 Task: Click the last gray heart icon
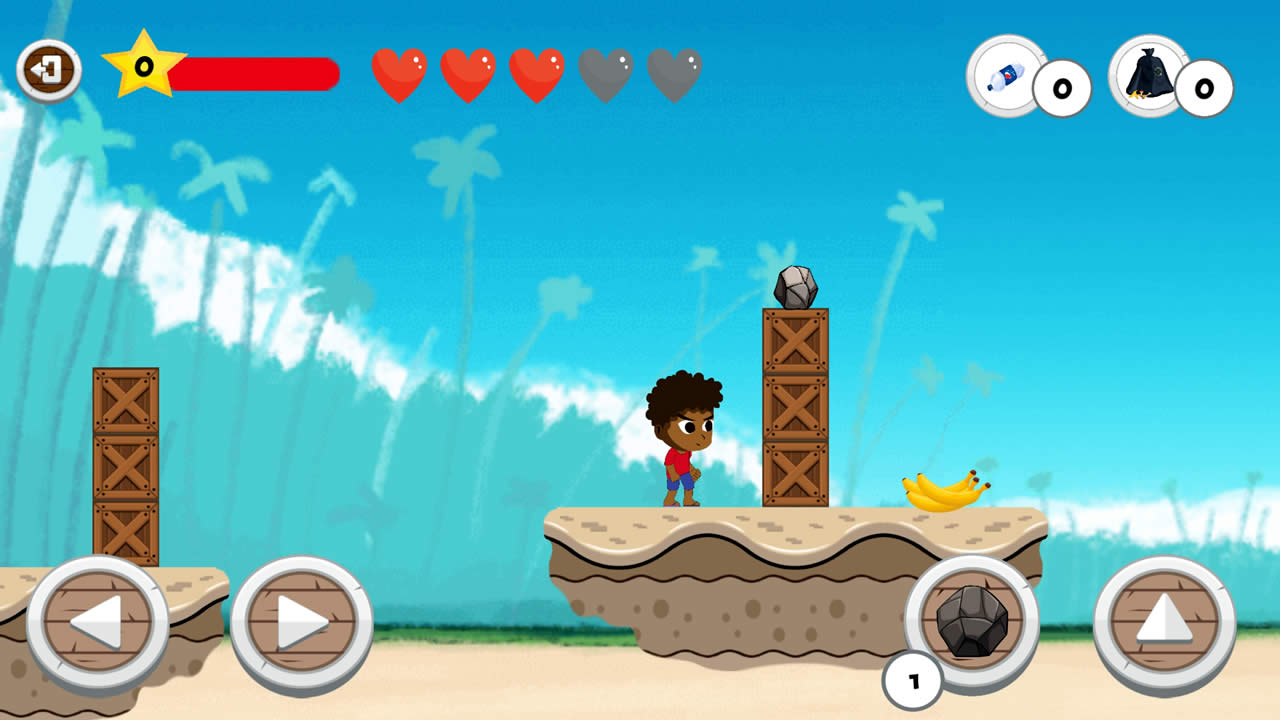coord(674,72)
